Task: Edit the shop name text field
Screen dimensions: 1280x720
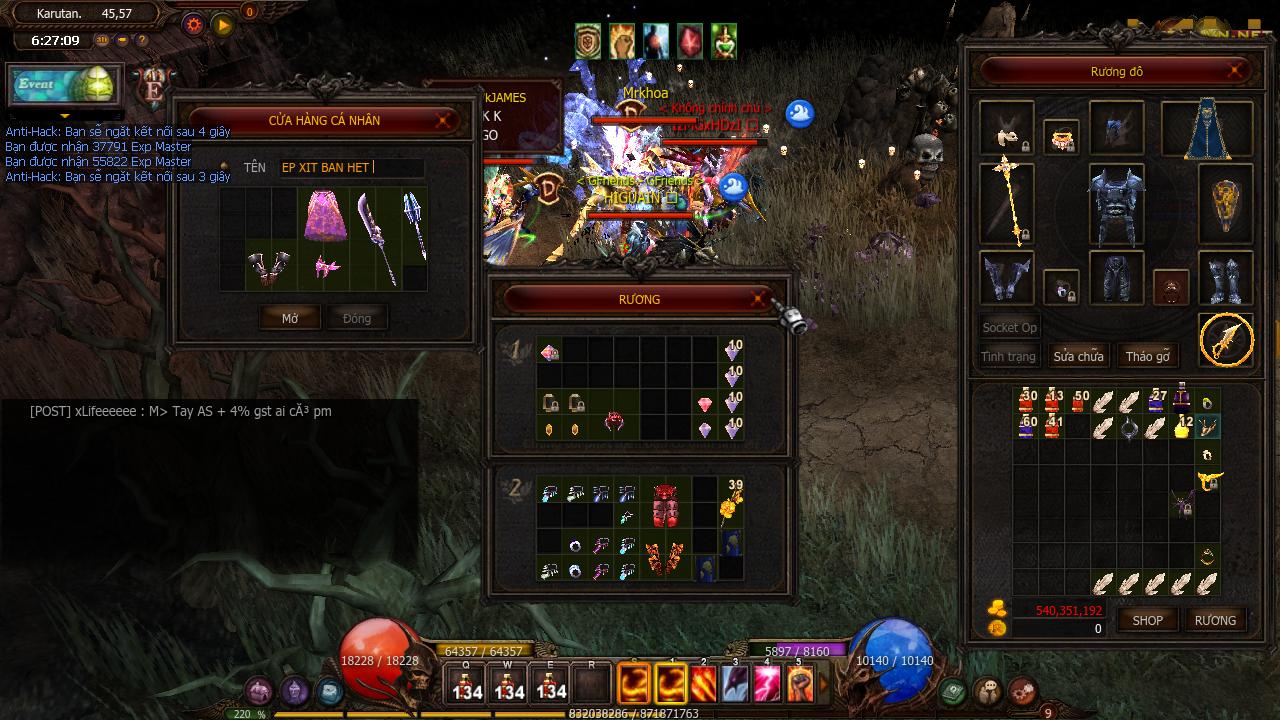Action: [350, 168]
